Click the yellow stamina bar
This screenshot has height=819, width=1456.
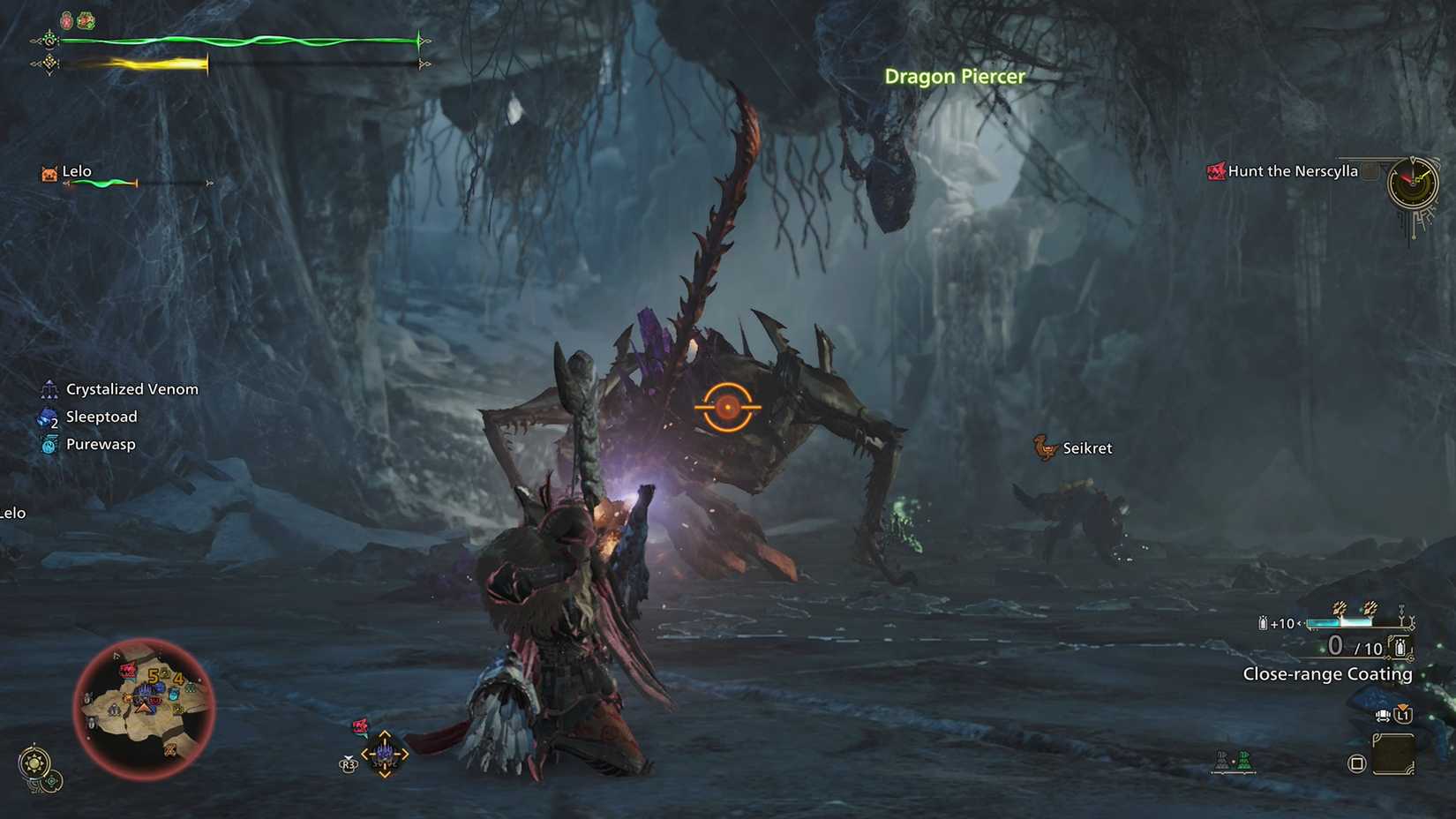(x=141, y=62)
